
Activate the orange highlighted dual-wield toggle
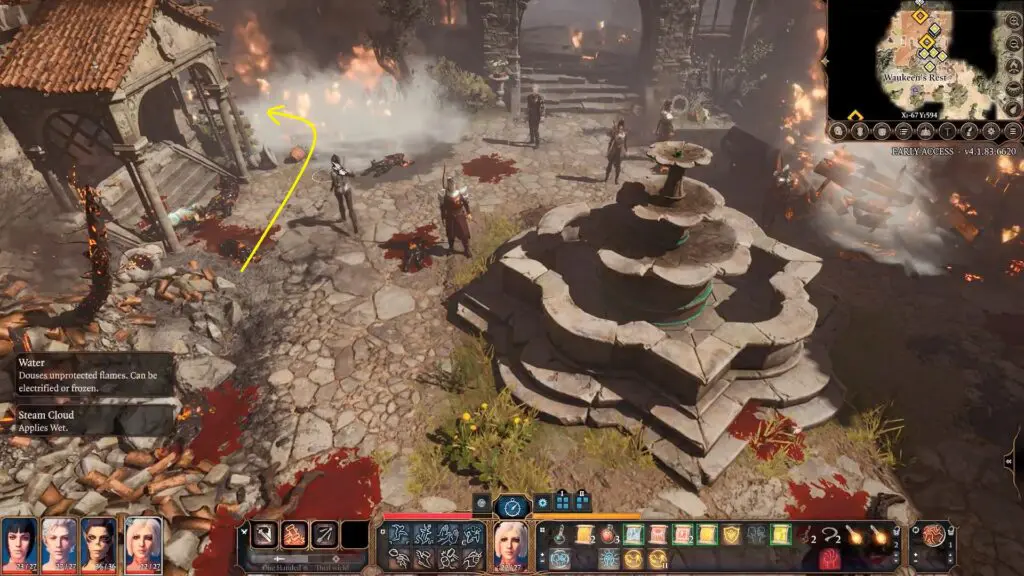(294, 535)
